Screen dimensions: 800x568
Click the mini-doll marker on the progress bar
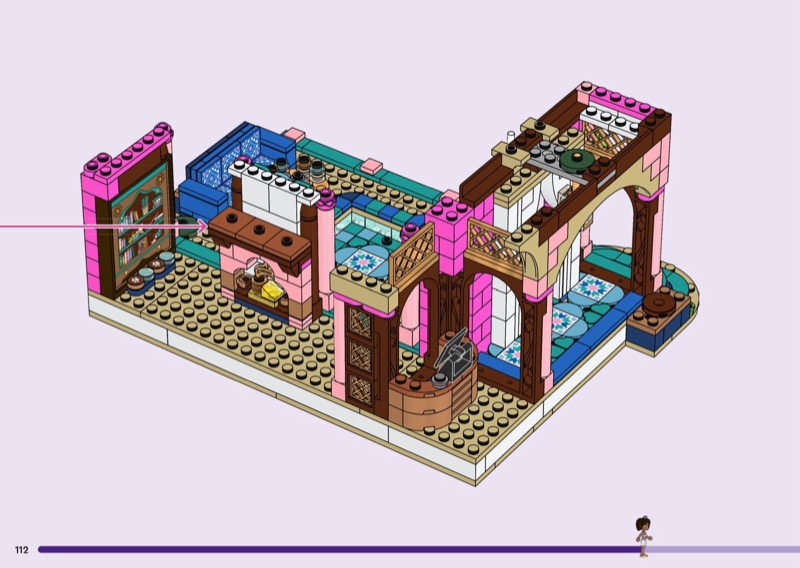coord(643,537)
